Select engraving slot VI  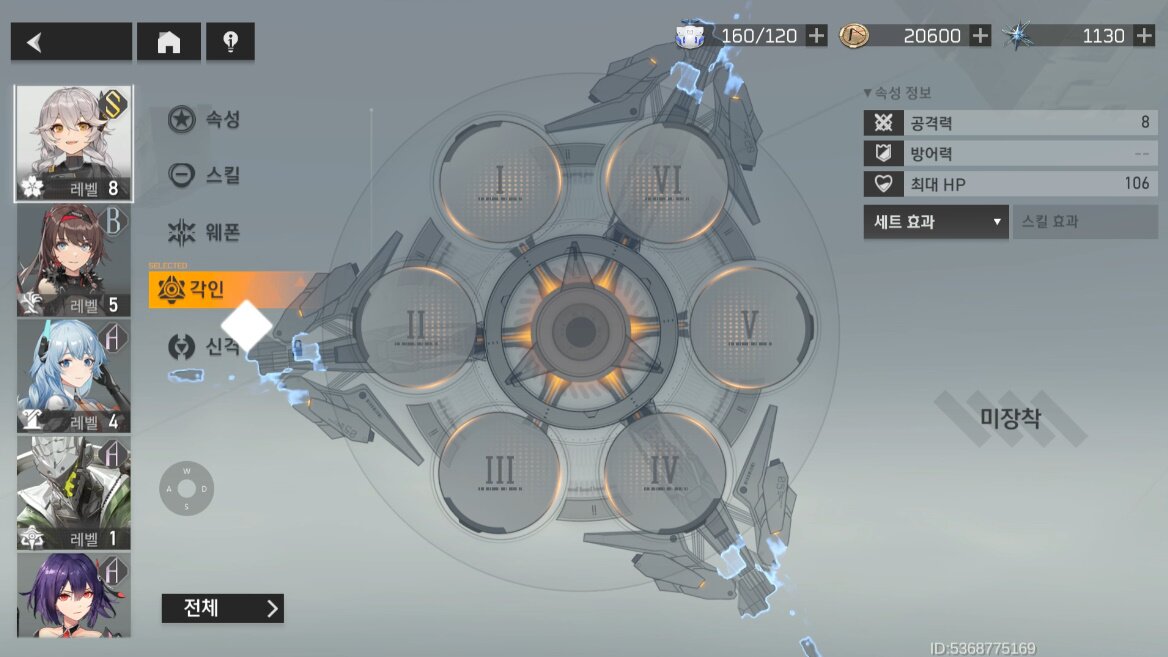pyautogui.click(x=667, y=182)
